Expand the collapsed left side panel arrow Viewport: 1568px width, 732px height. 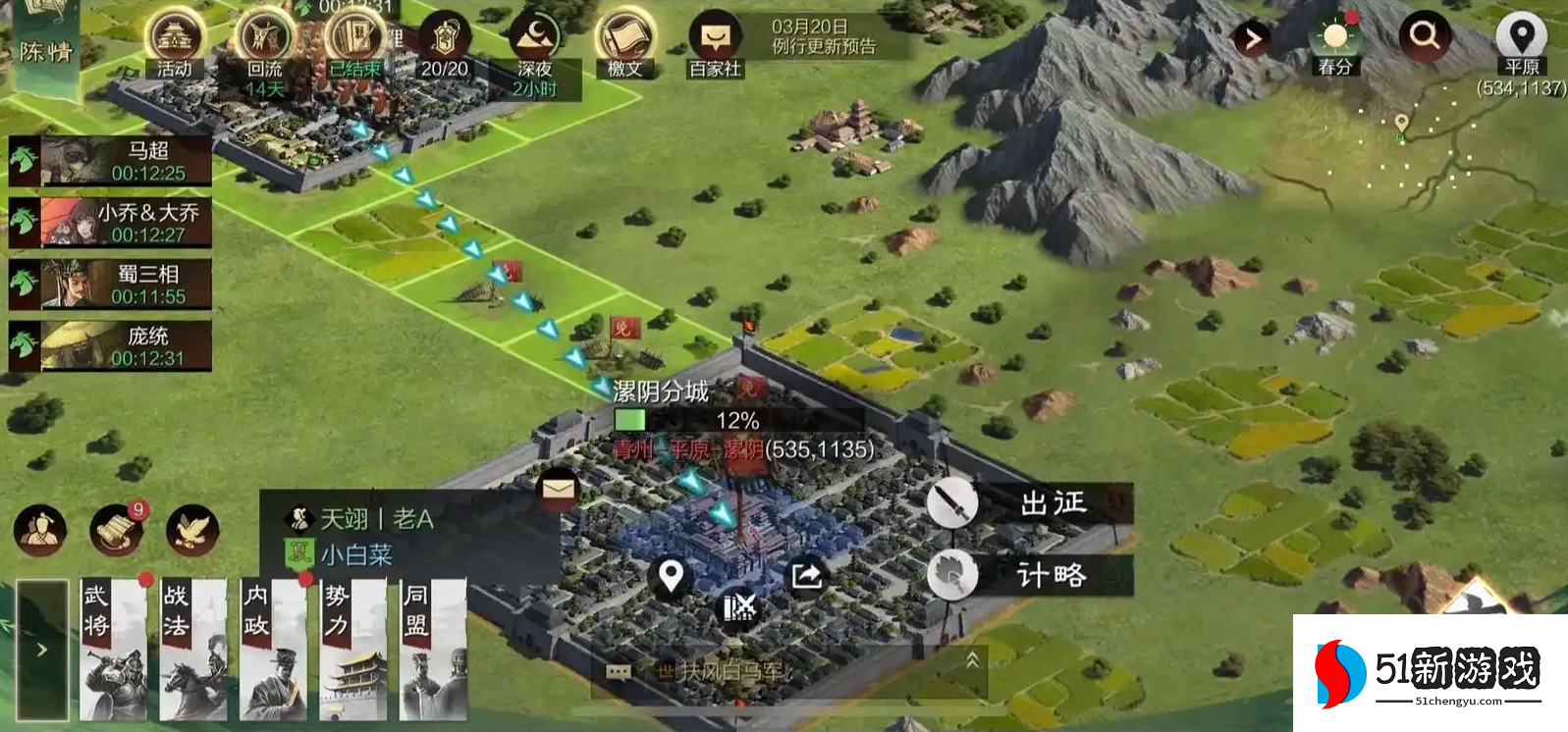[x=41, y=648]
